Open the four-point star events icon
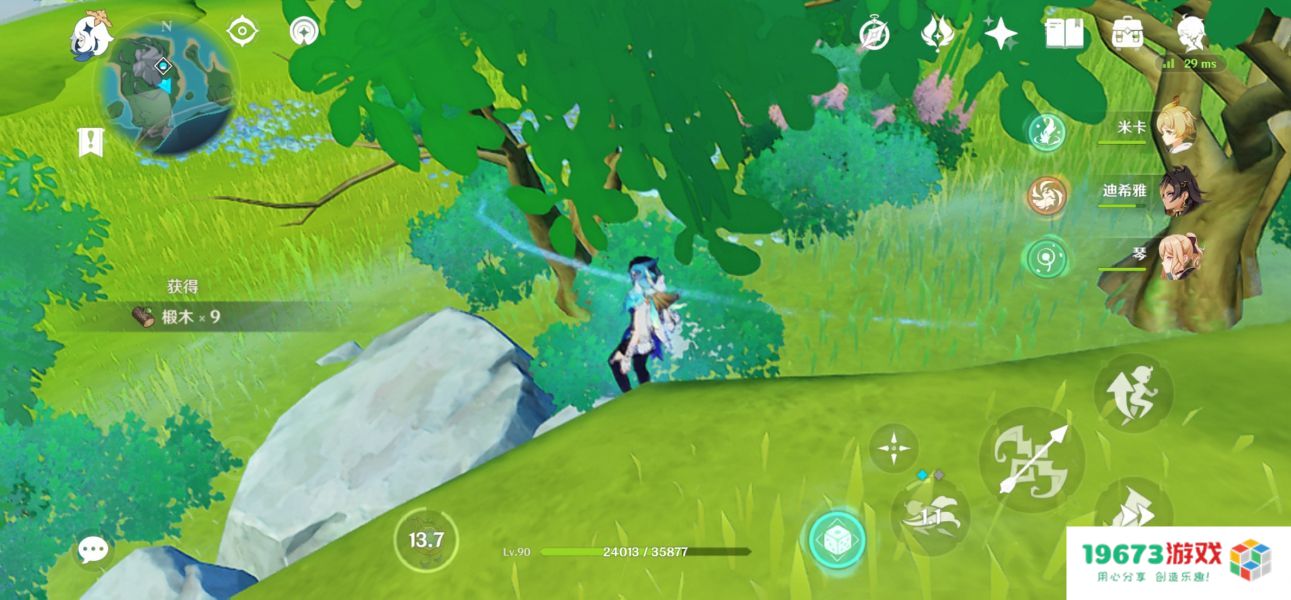1291x600 pixels. tap(1000, 34)
